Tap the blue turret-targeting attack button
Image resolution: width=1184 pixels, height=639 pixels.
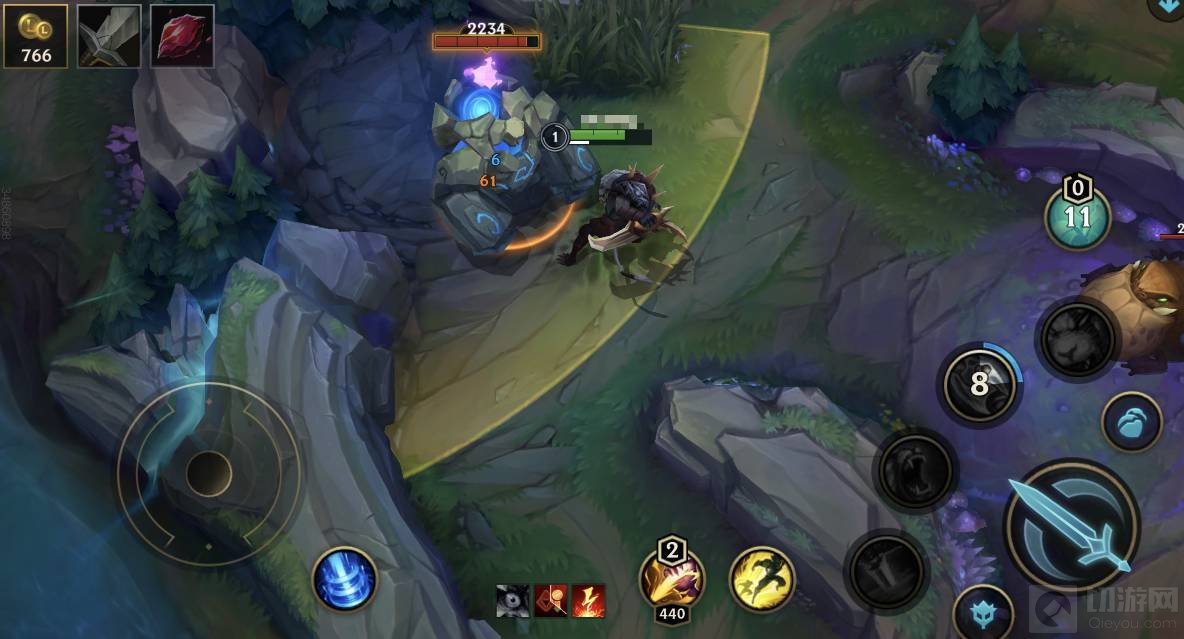982,611
